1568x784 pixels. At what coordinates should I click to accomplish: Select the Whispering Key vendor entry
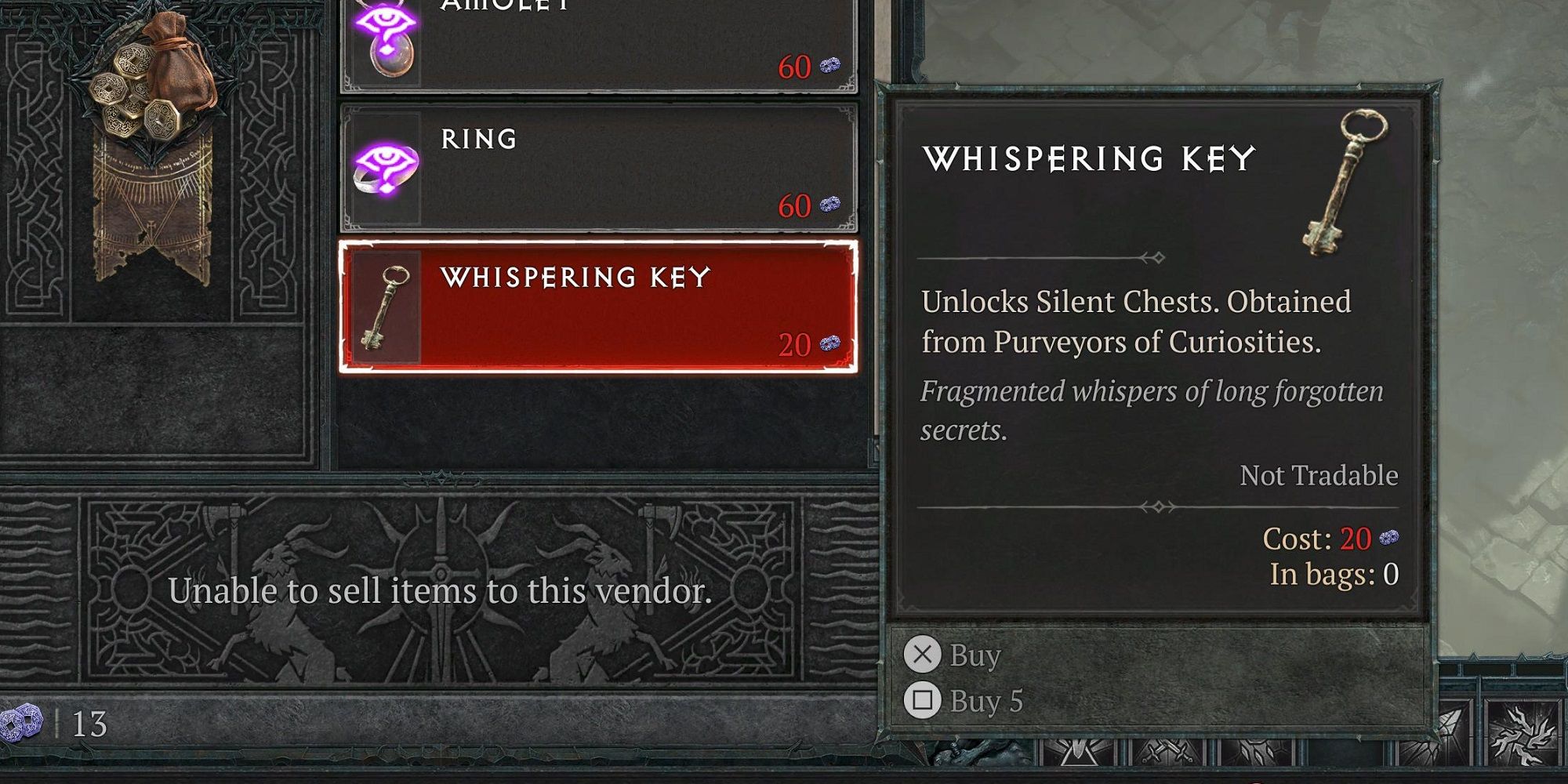[597, 307]
